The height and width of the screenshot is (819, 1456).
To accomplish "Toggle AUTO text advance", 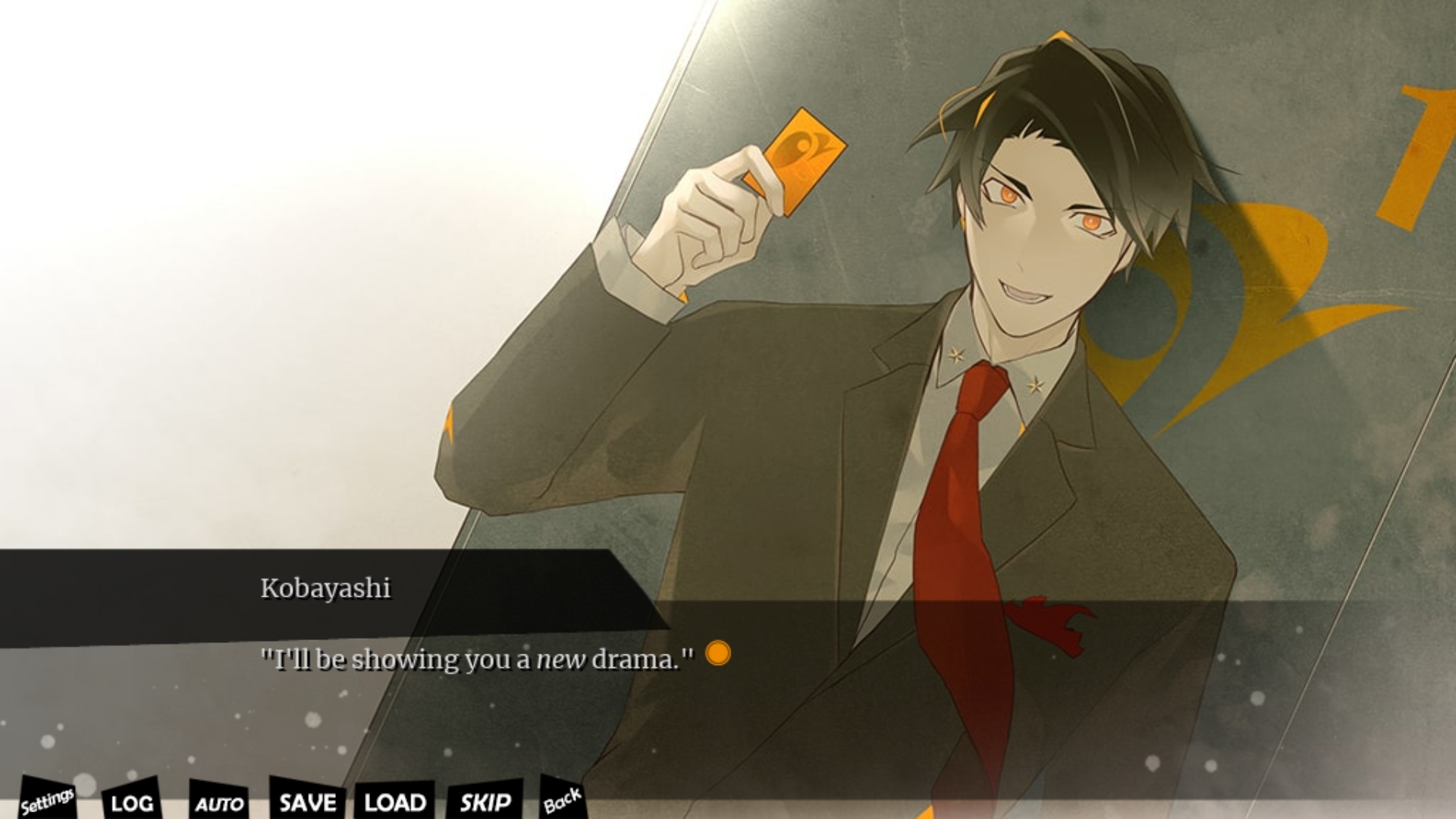I will coord(219,803).
